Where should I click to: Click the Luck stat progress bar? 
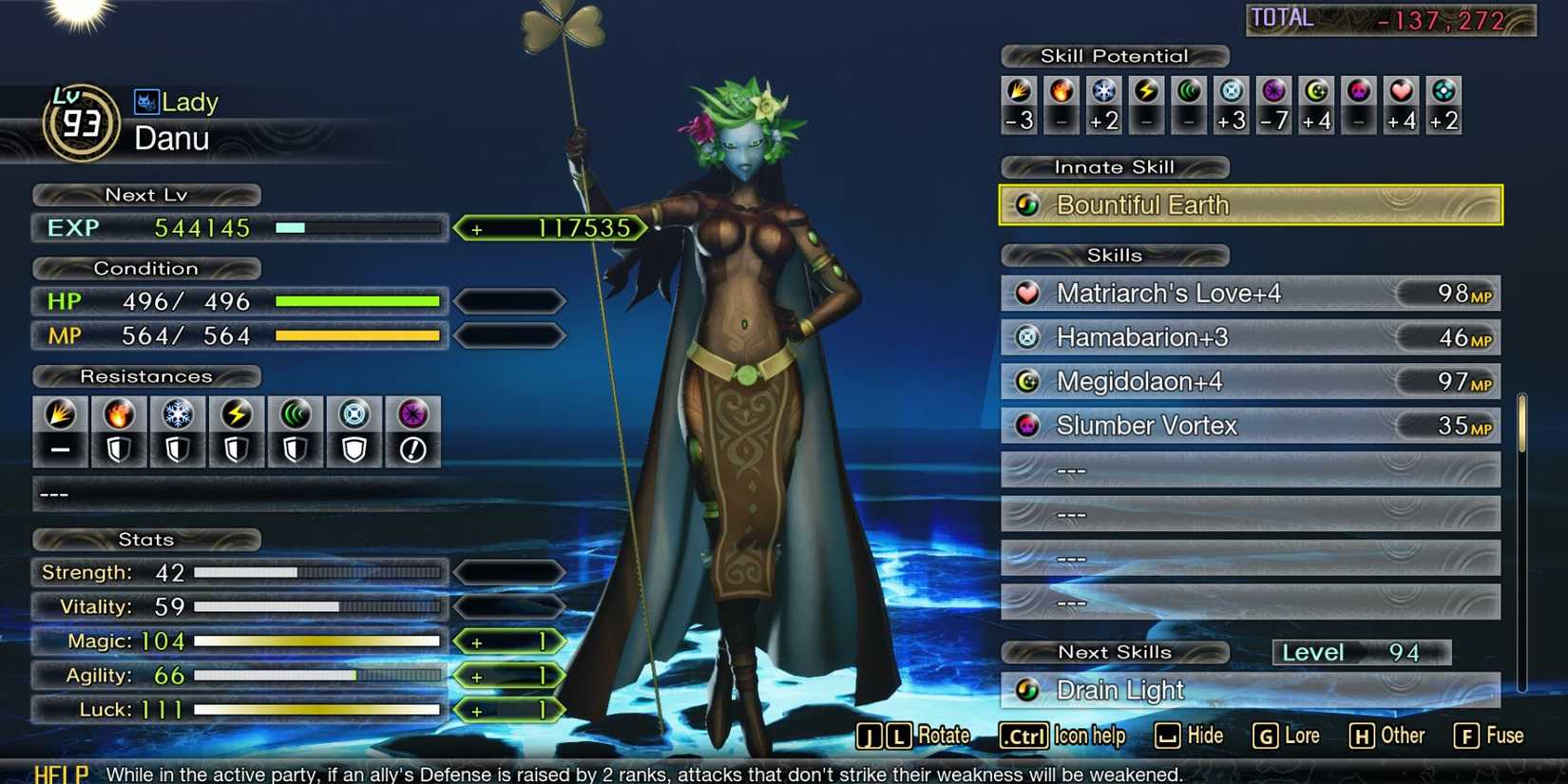[x=318, y=709]
